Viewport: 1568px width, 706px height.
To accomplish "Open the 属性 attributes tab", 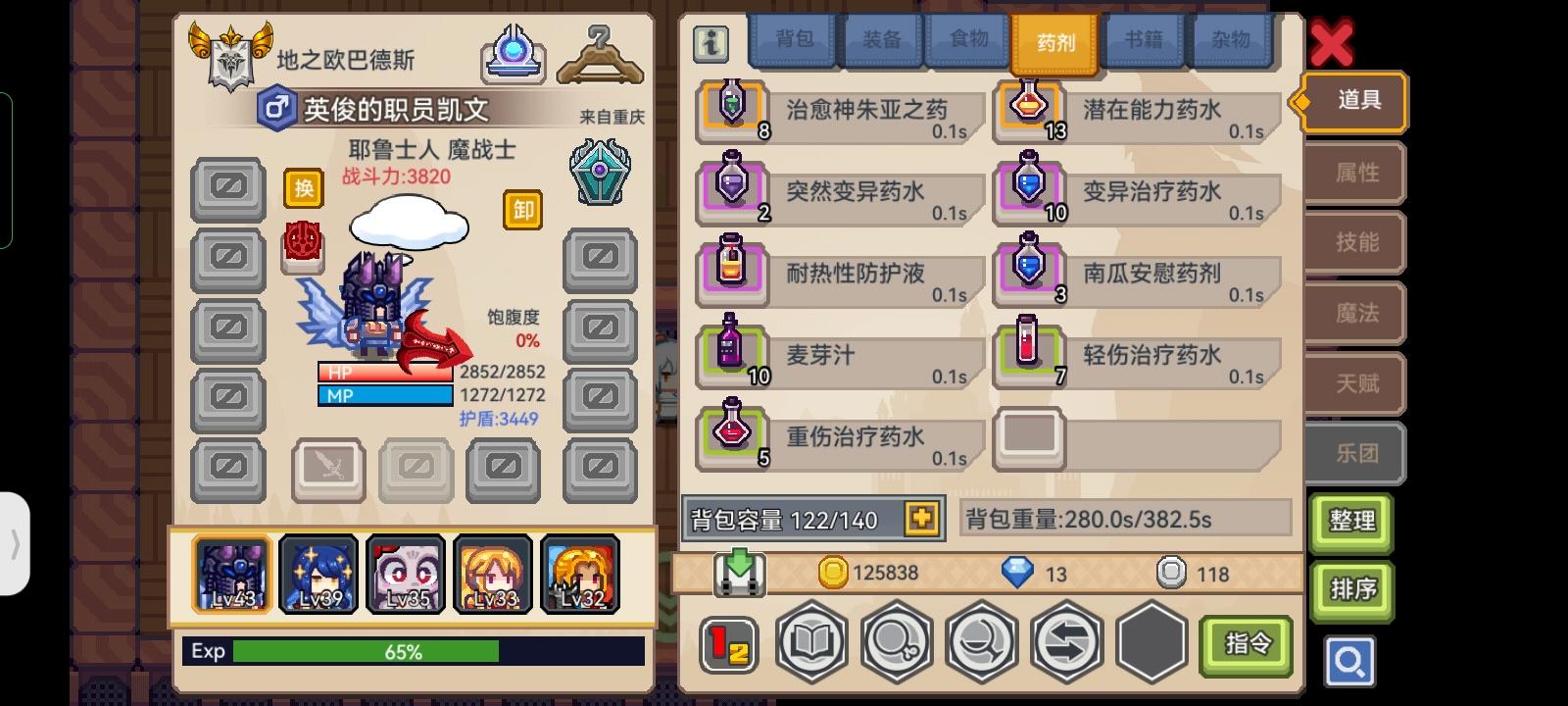I will pos(1354,172).
